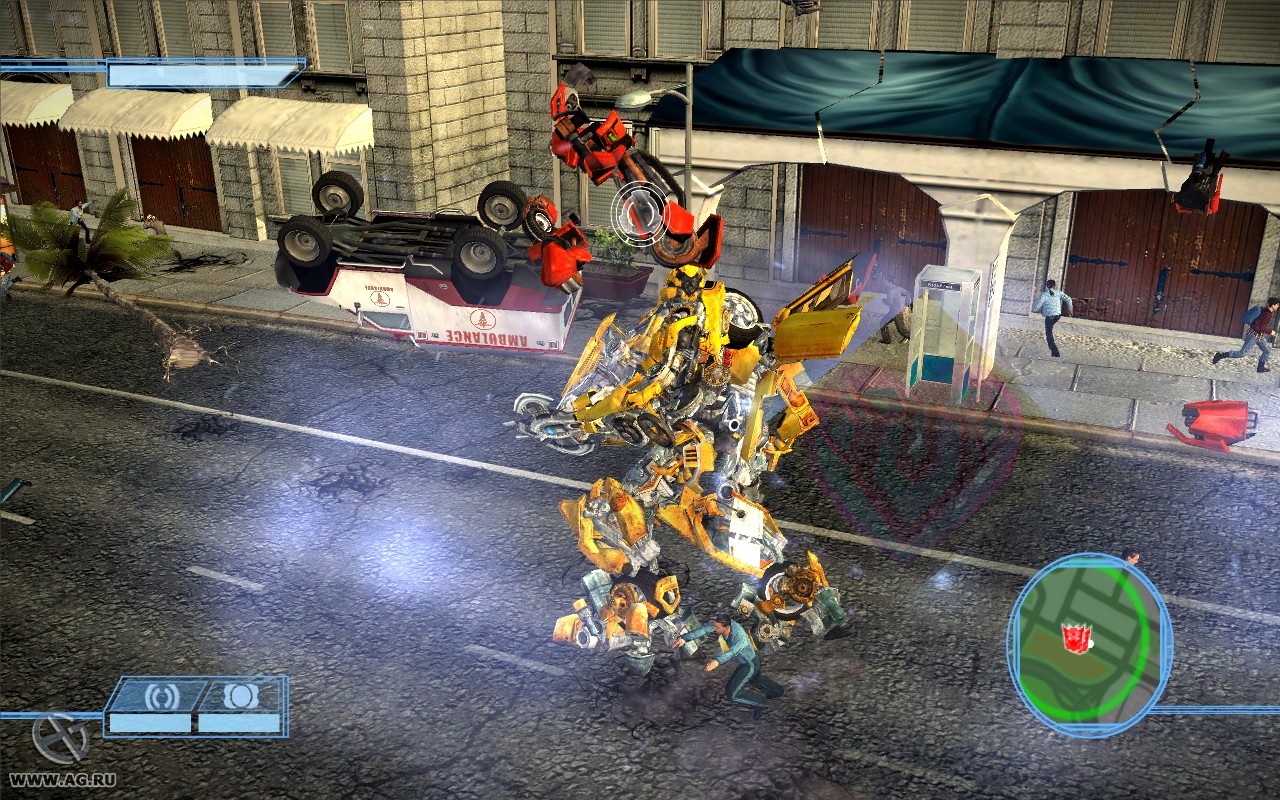1280x800 pixels.
Task: Click the red Decepticon emblem on the minimap
Action: (1074, 639)
